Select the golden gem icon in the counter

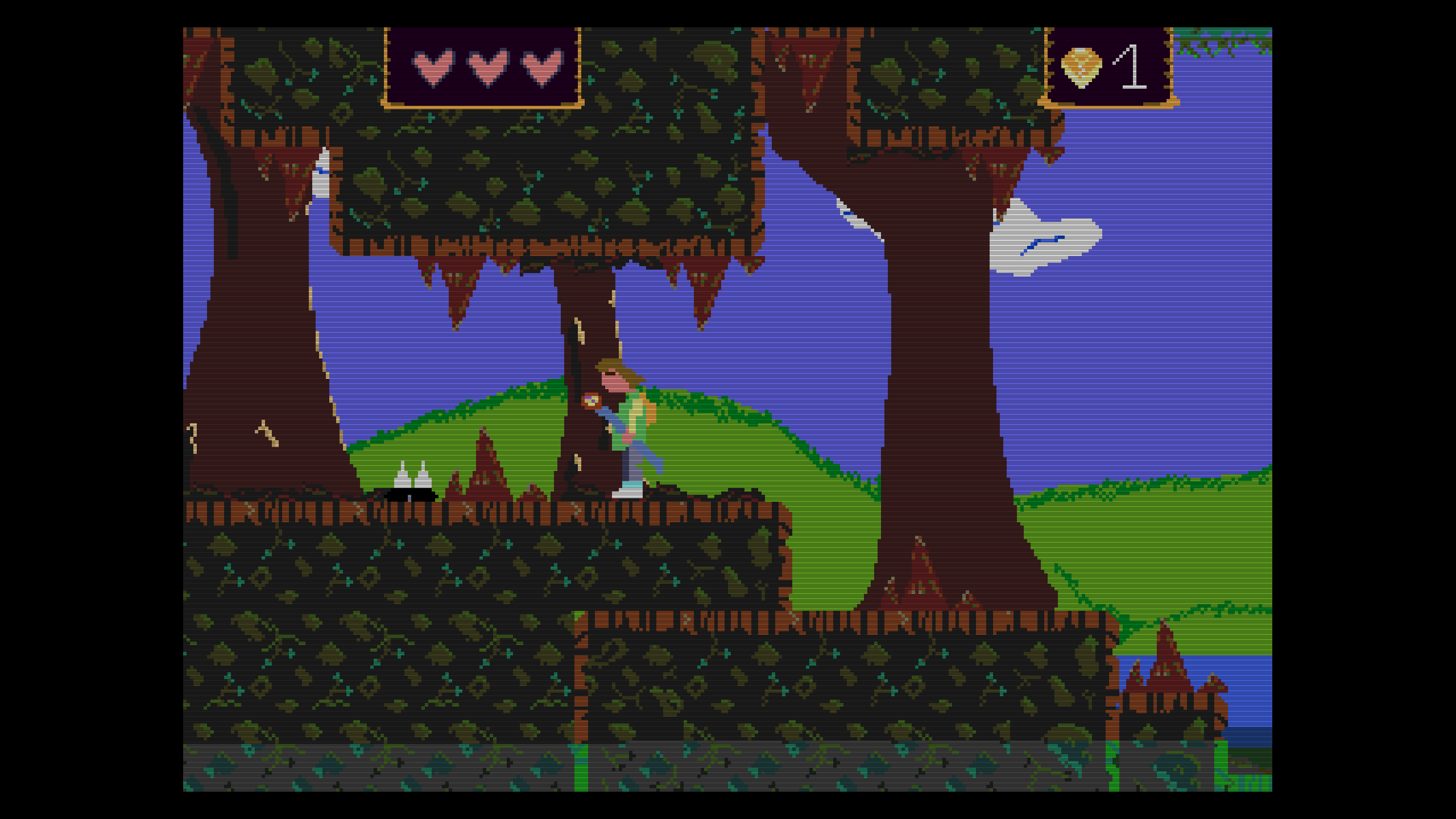click(x=1082, y=68)
